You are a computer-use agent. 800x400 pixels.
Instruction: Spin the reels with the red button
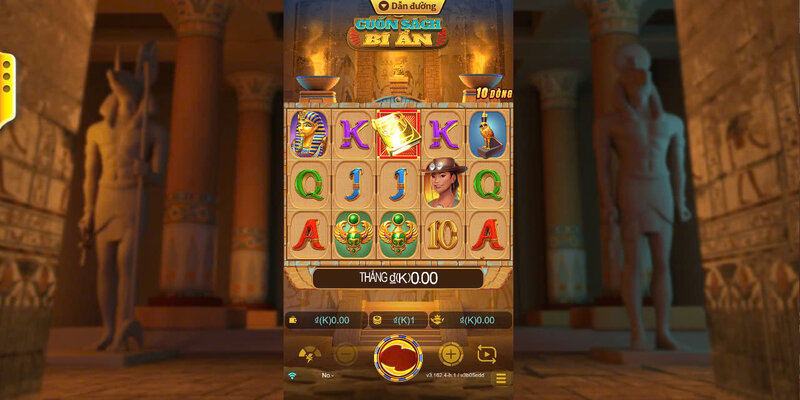398,357
